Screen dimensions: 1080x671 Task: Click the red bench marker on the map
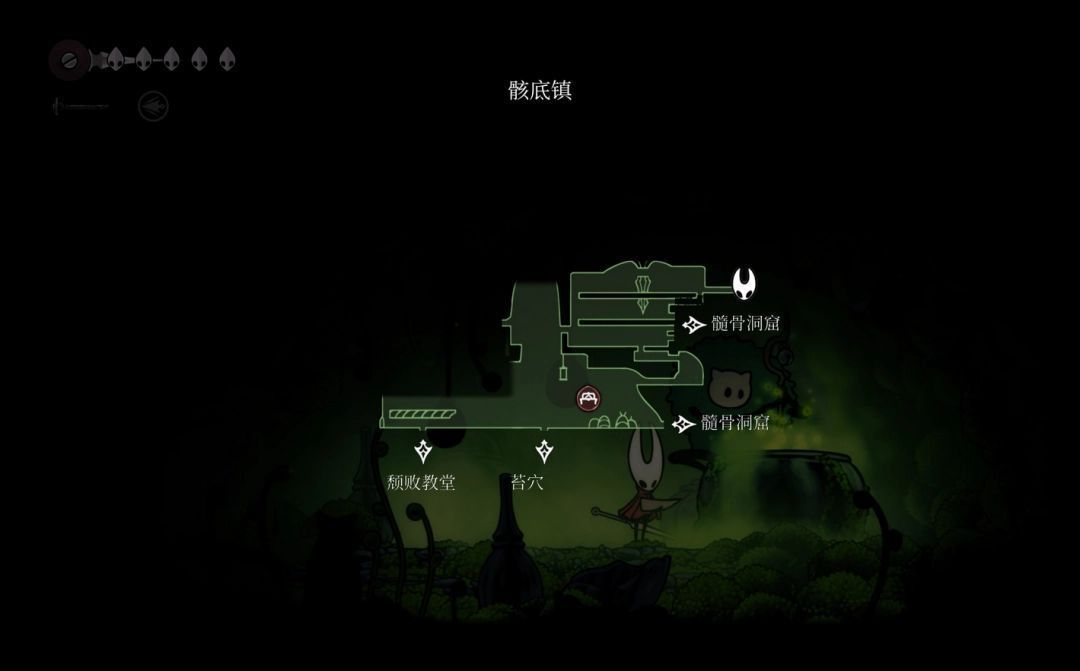tap(589, 398)
